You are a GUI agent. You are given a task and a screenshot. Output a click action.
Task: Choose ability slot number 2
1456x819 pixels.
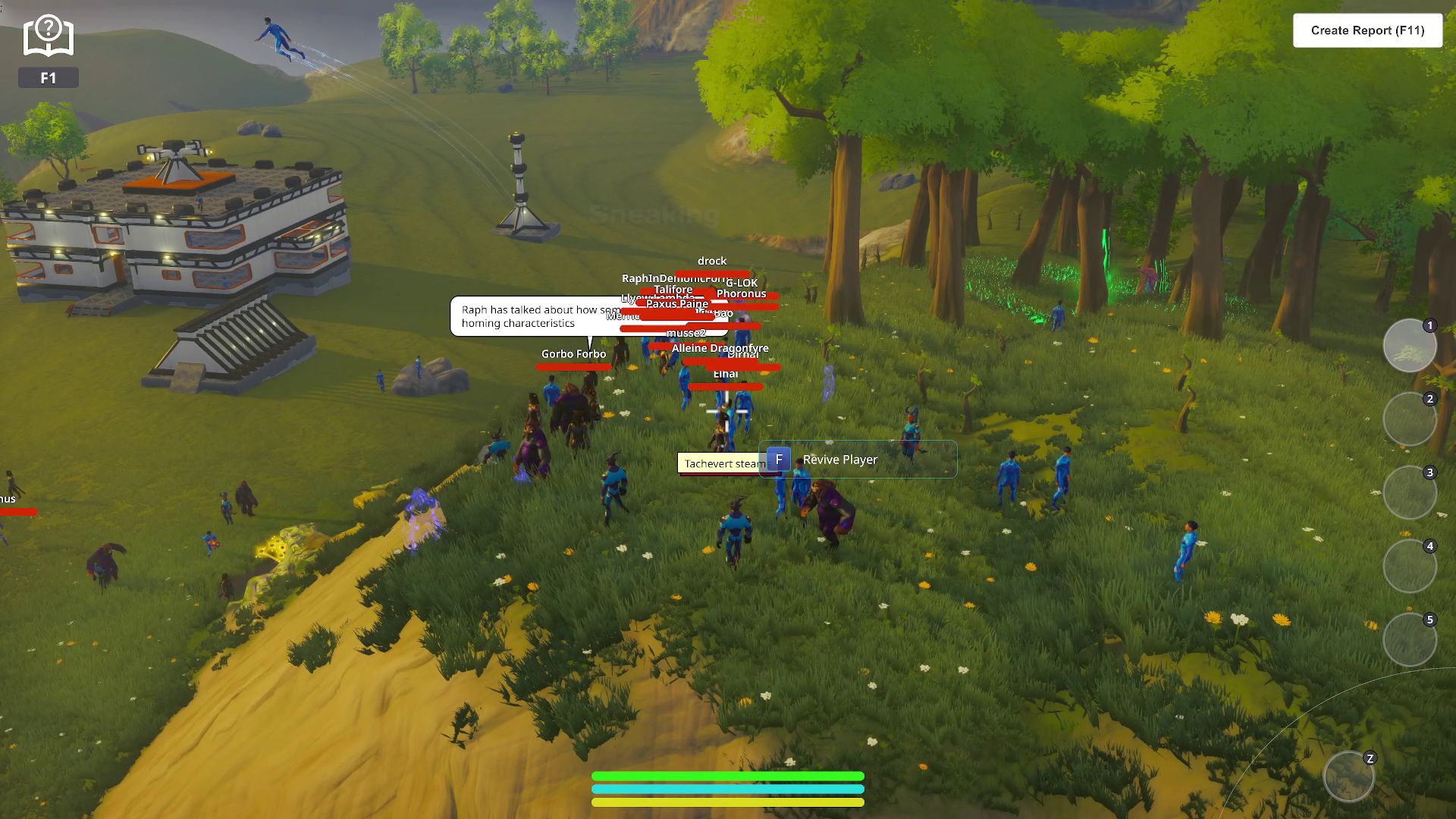pyautogui.click(x=1409, y=419)
